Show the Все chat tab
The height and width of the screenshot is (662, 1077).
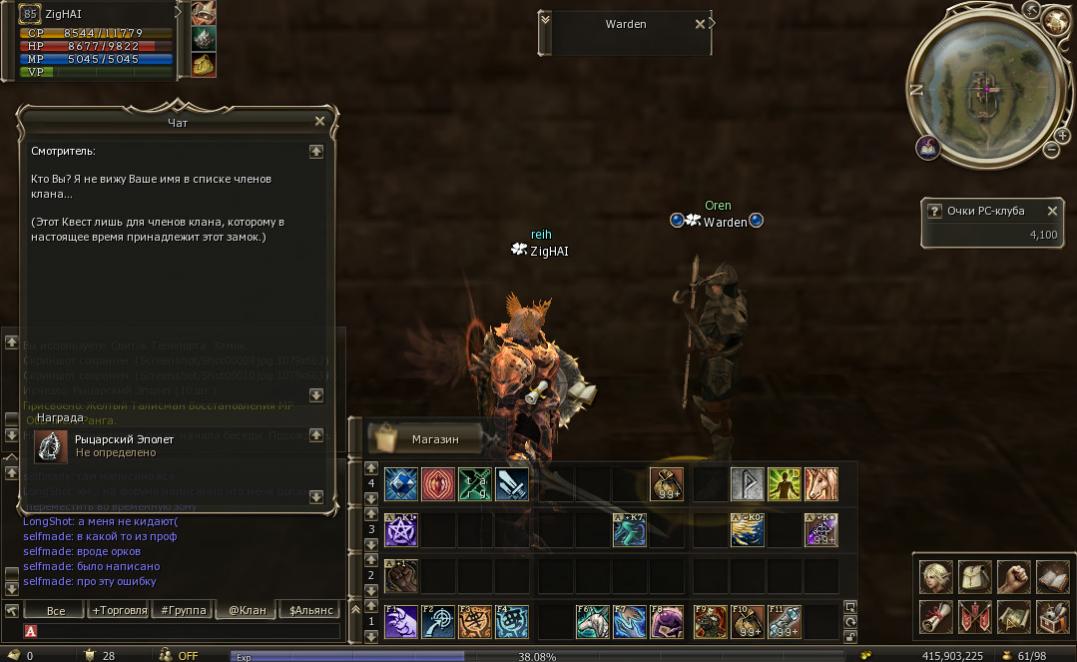56,610
